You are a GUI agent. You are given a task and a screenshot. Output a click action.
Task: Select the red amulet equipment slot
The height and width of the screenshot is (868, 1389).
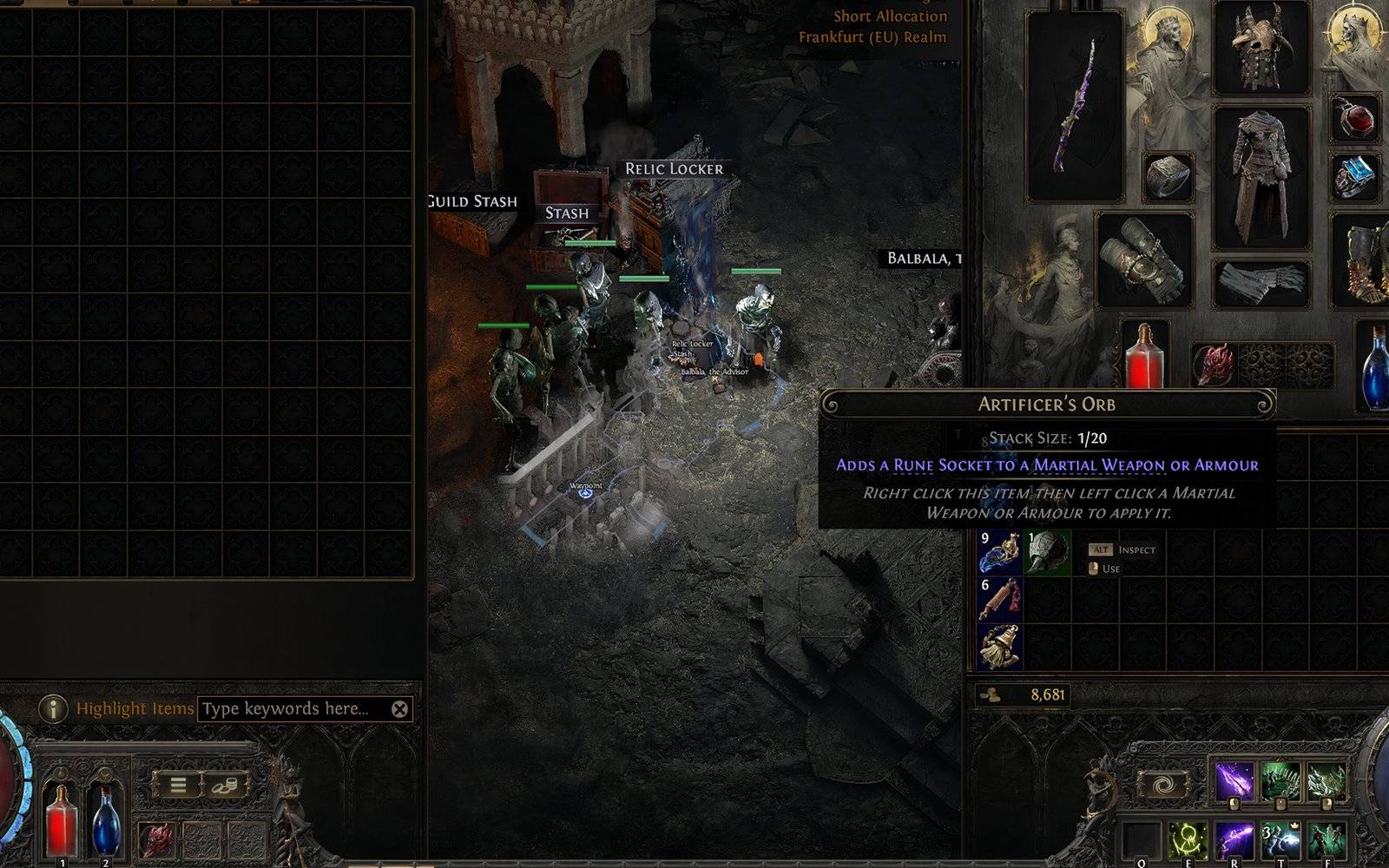(x=1355, y=118)
